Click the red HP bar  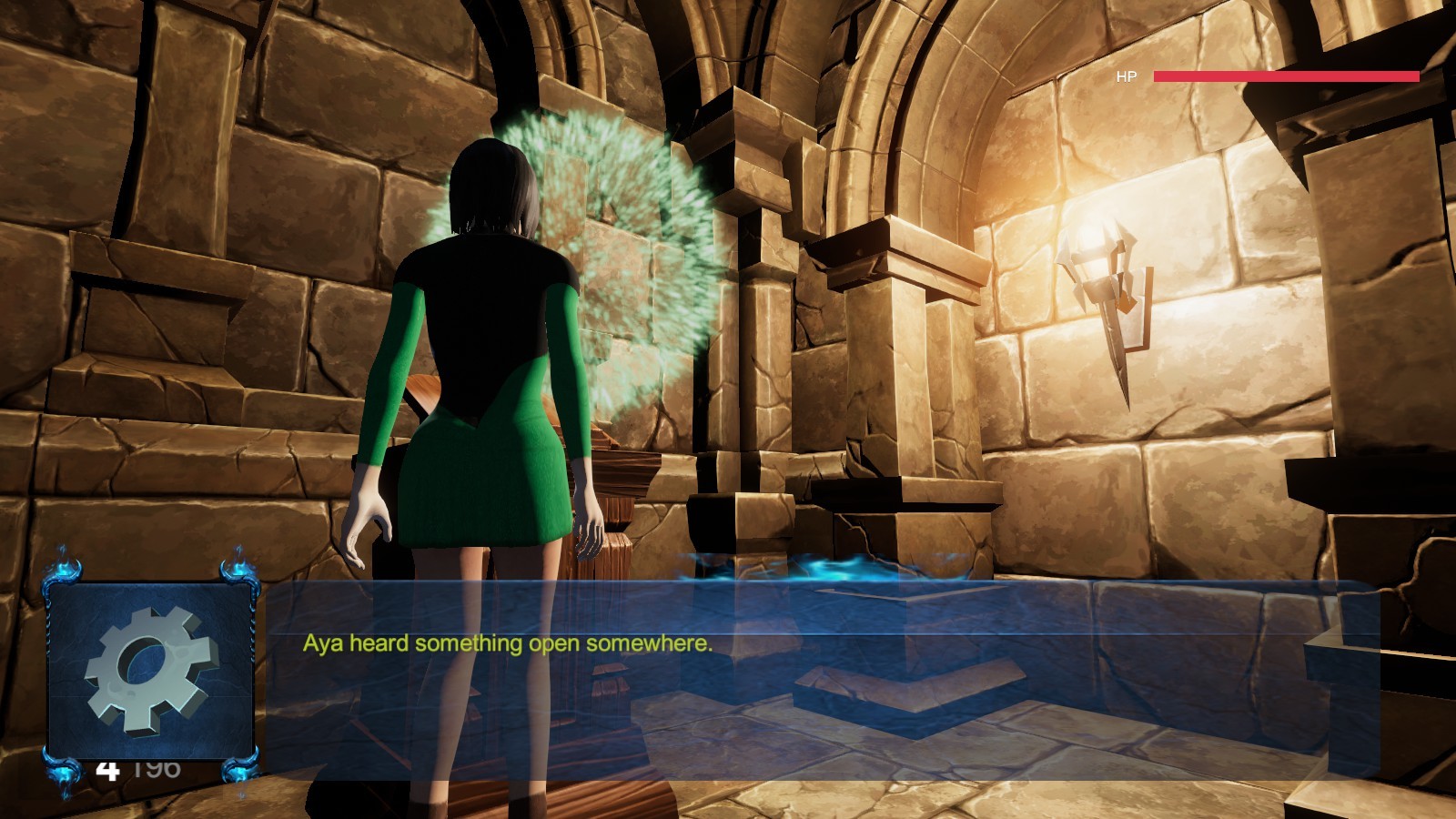pyautogui.click(x=1283, y=77)
